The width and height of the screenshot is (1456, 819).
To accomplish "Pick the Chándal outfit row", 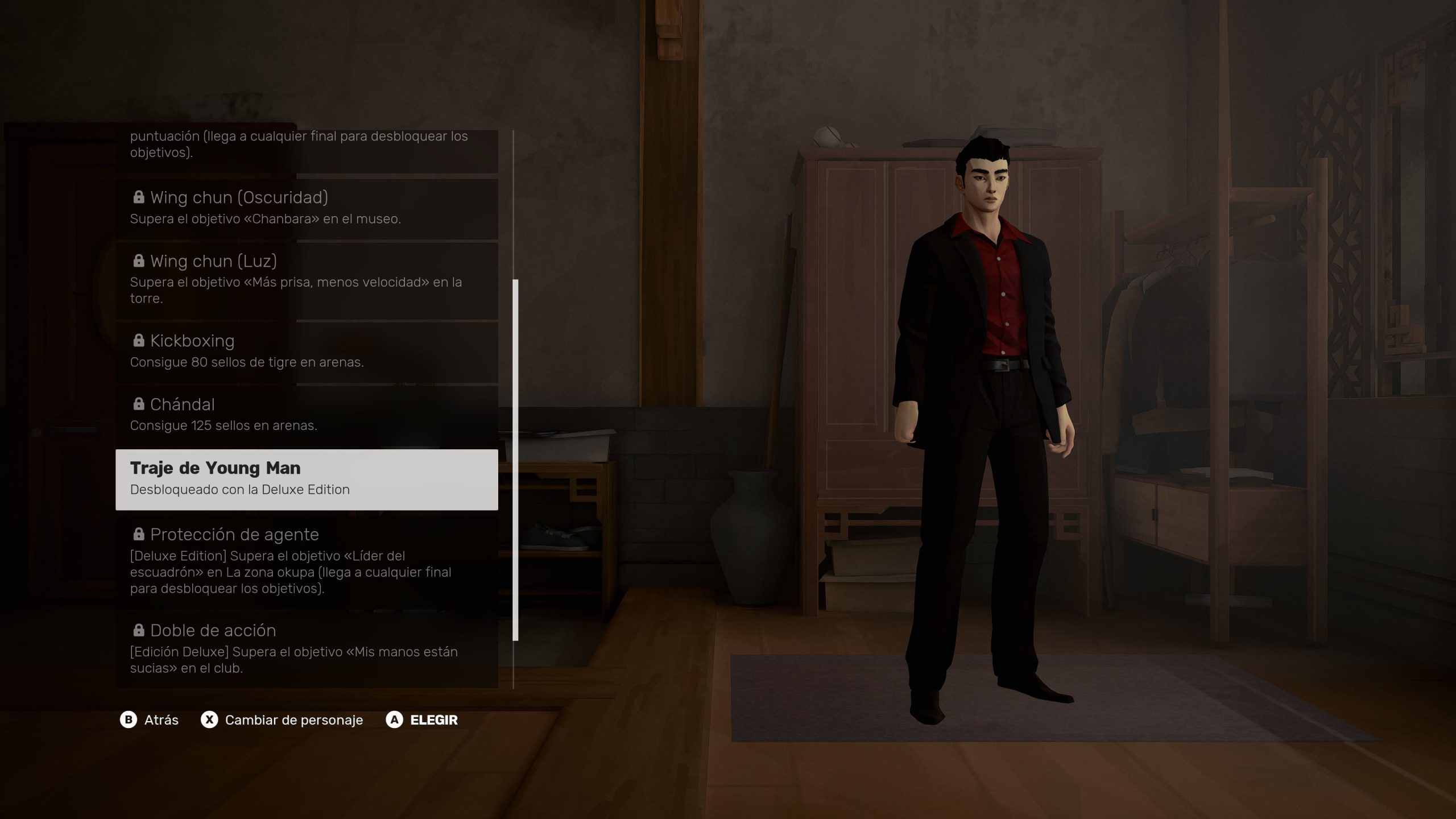I will click(307, 415).
